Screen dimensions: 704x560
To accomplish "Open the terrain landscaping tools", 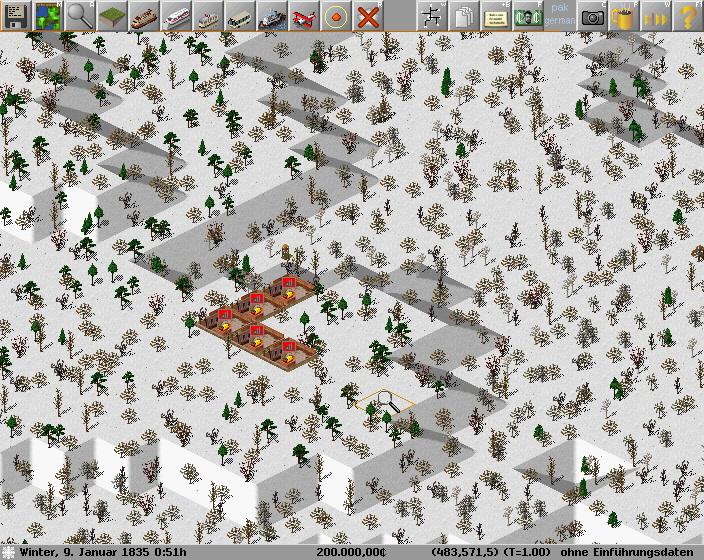I will click(x=112, y=15).
